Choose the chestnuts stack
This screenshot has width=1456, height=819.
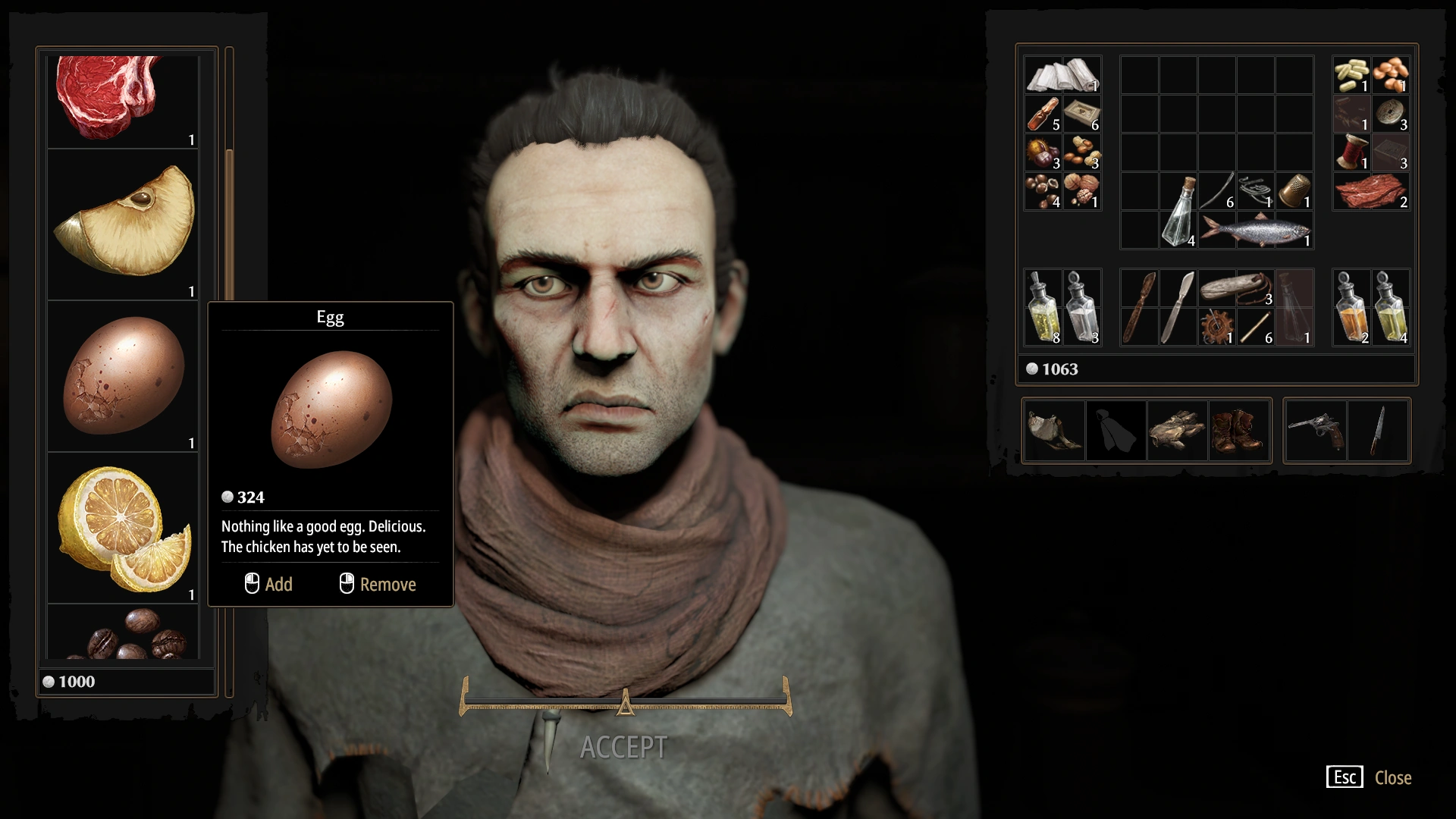[x=1043, y=152]
